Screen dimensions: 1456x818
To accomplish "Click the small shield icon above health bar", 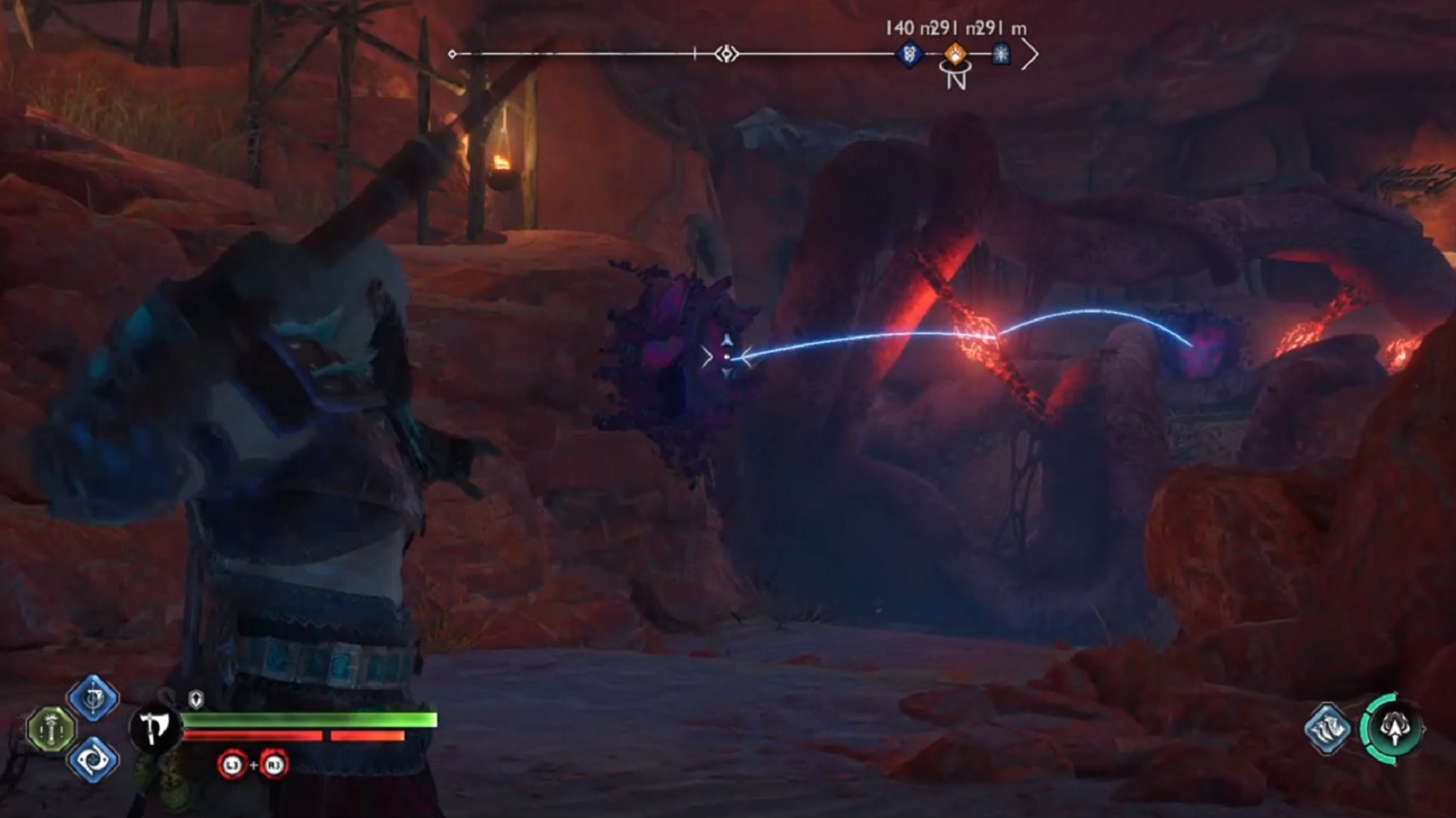I will pos(195,699).
